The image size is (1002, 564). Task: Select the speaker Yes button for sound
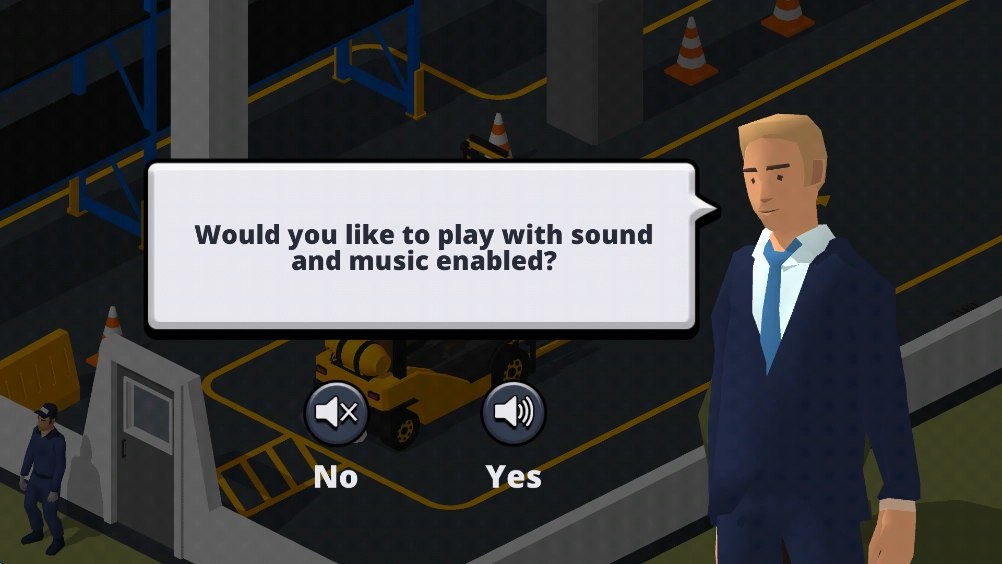click(514, 413)
